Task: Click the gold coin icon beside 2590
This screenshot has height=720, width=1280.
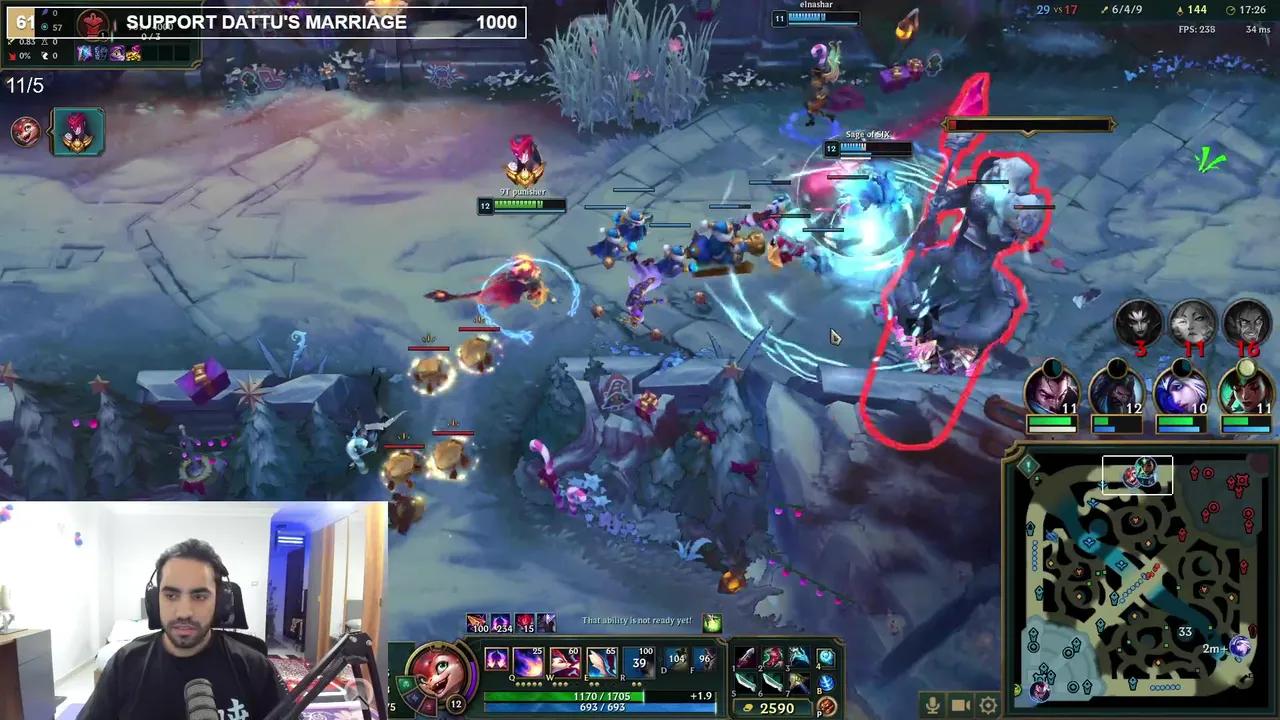Action: coord(748,707)
